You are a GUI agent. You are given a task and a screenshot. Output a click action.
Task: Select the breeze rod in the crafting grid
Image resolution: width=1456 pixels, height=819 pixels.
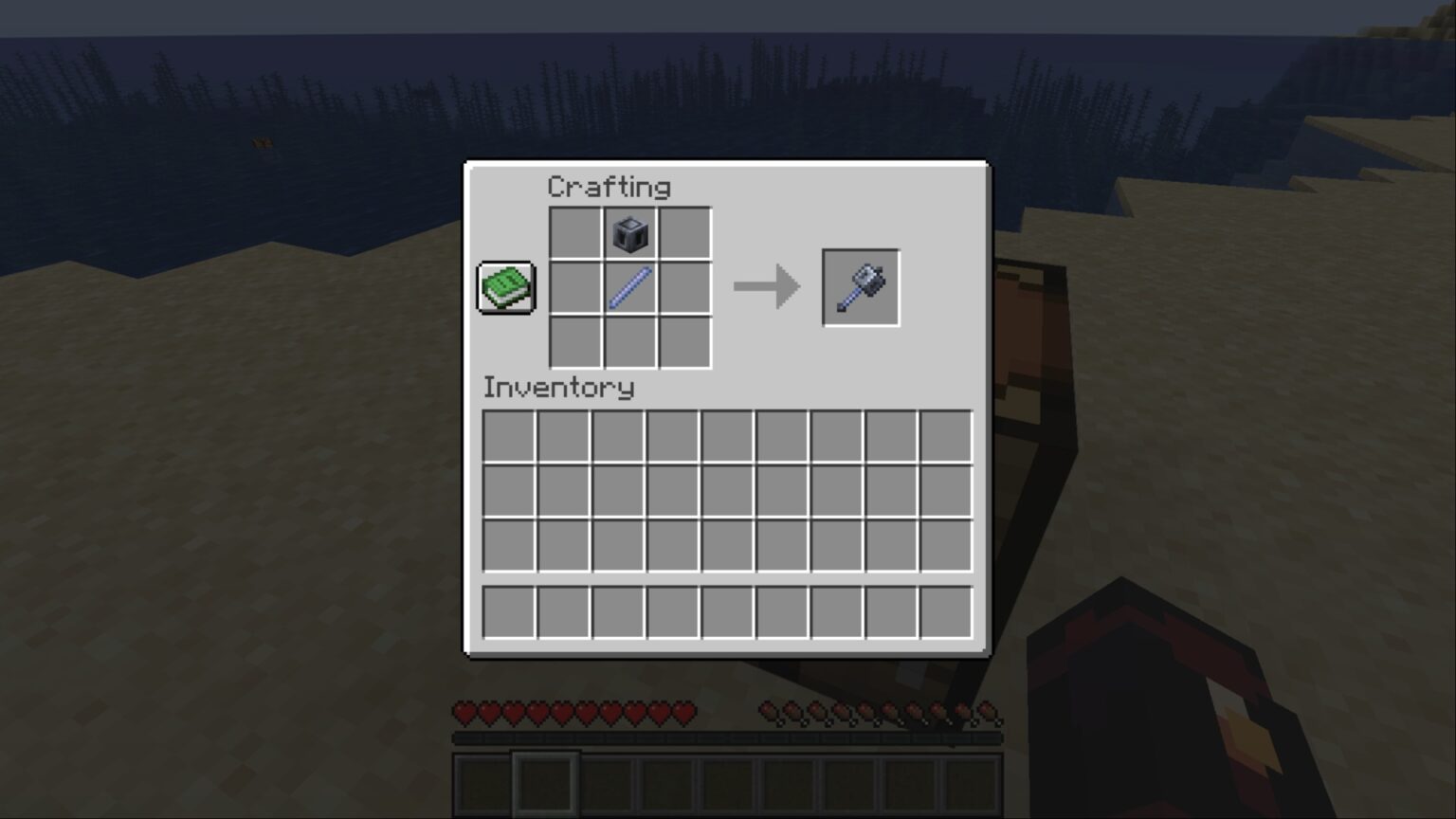pyautogui.click(x=628, y=287)
